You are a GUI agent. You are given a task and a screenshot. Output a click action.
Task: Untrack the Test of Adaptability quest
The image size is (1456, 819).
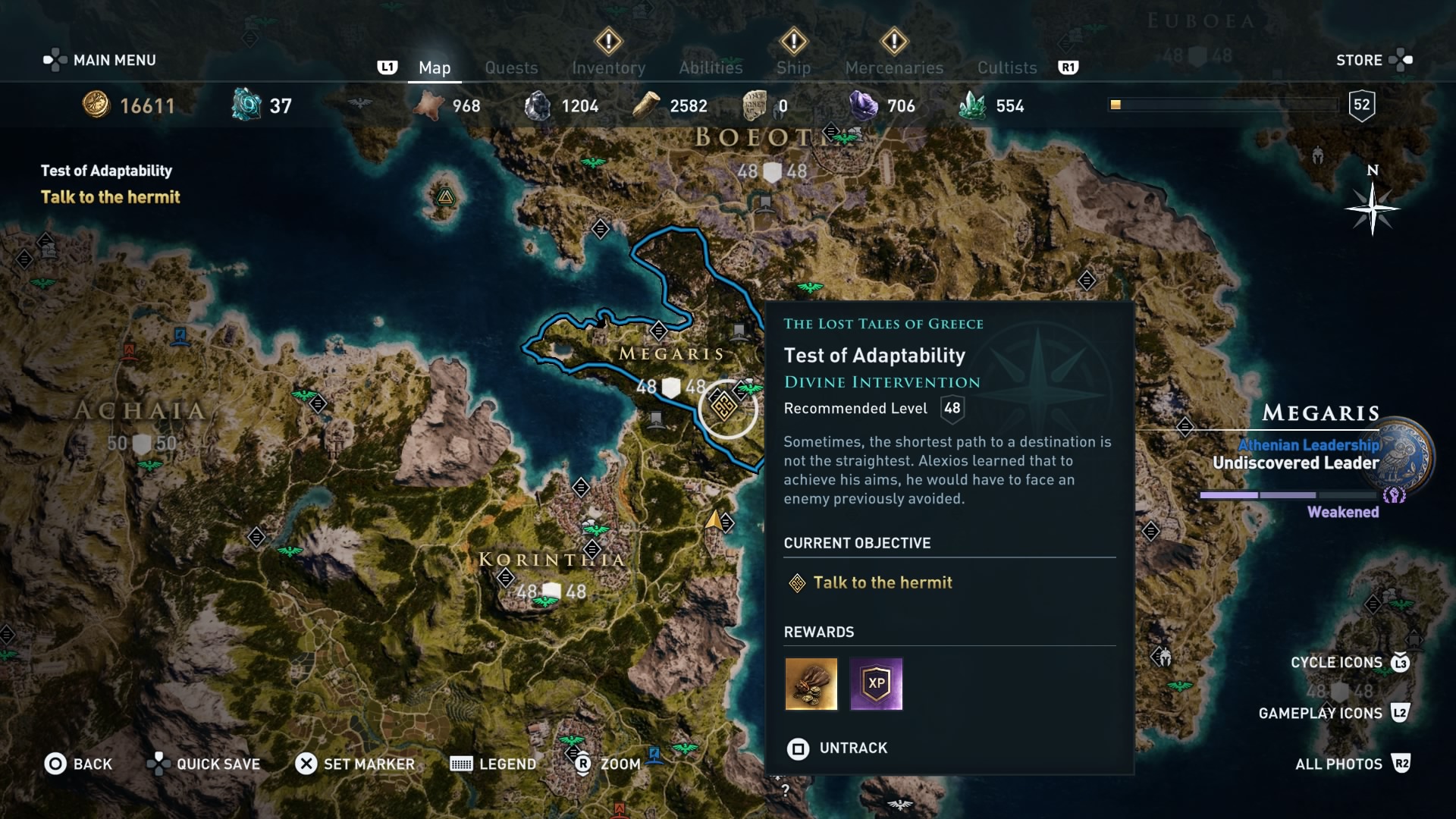pos(837,748)
